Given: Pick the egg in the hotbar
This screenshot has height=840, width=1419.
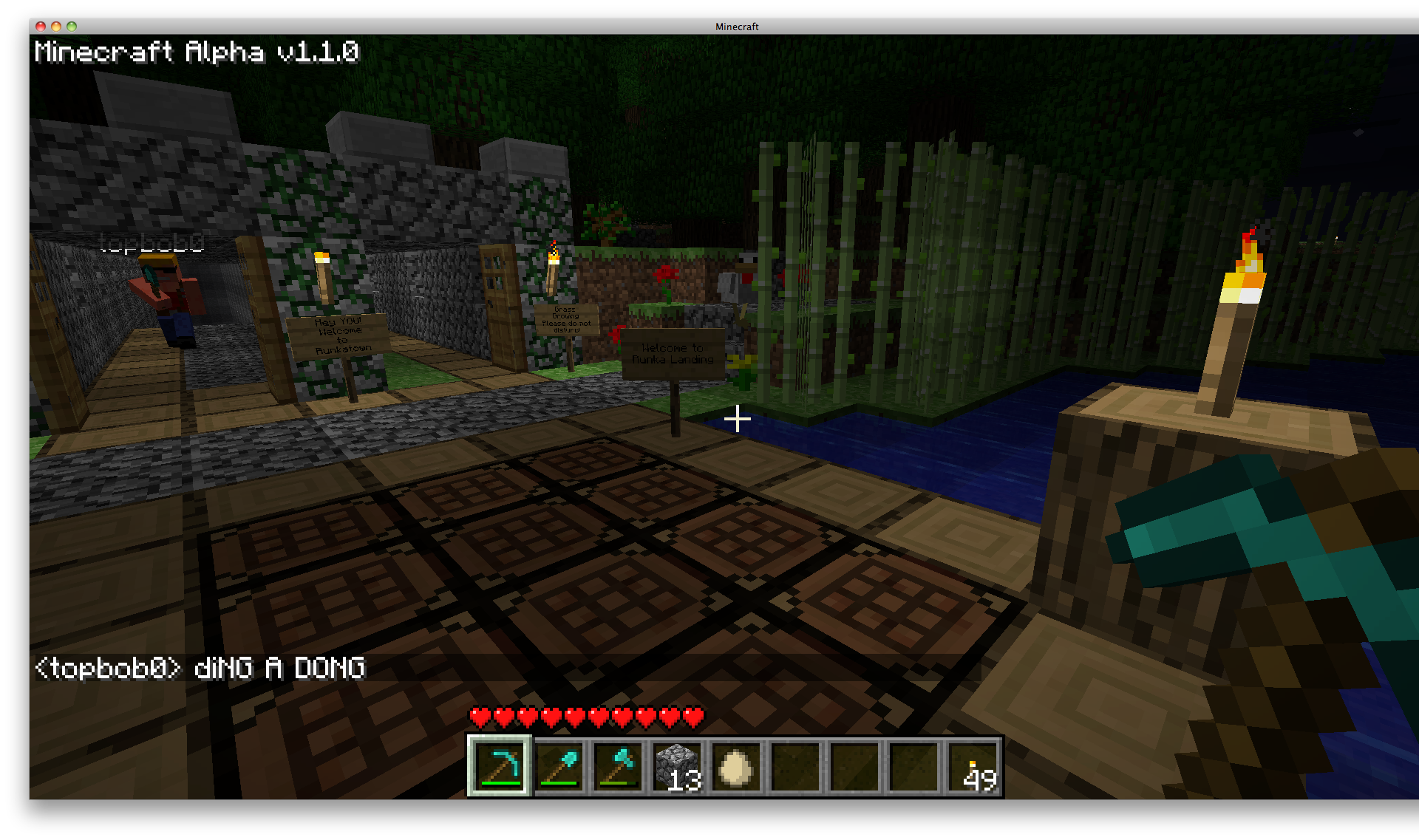Looking at the screenshot, I should pos(736,766).
